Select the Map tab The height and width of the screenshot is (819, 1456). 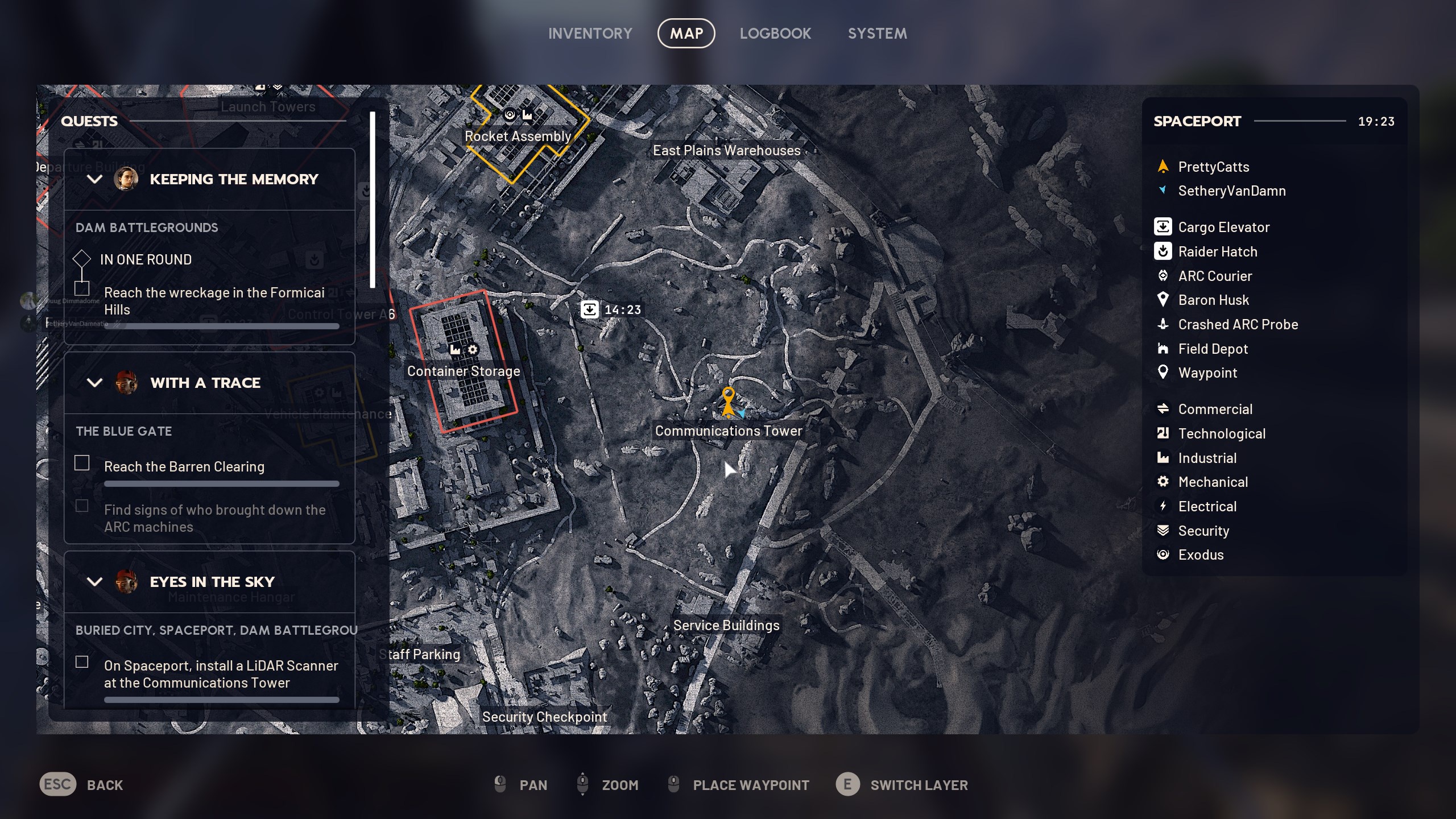[686, 34]
